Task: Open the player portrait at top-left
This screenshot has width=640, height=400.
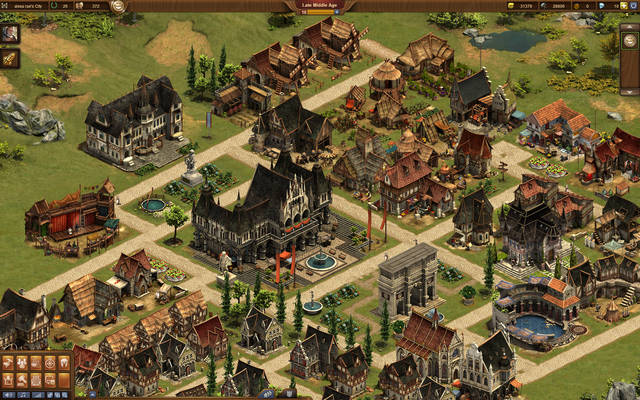Action: 10,33
